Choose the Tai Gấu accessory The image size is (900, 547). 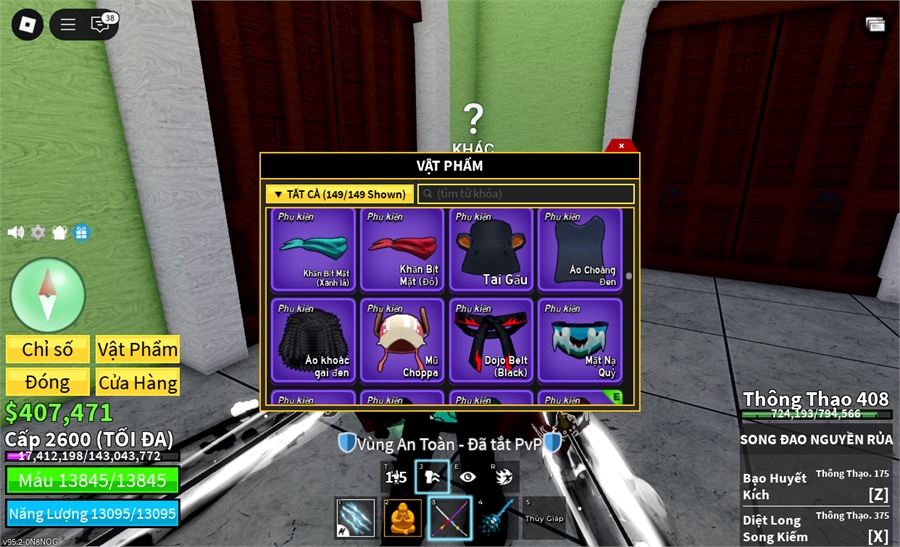pyautogui.click(x=490, y=249)
